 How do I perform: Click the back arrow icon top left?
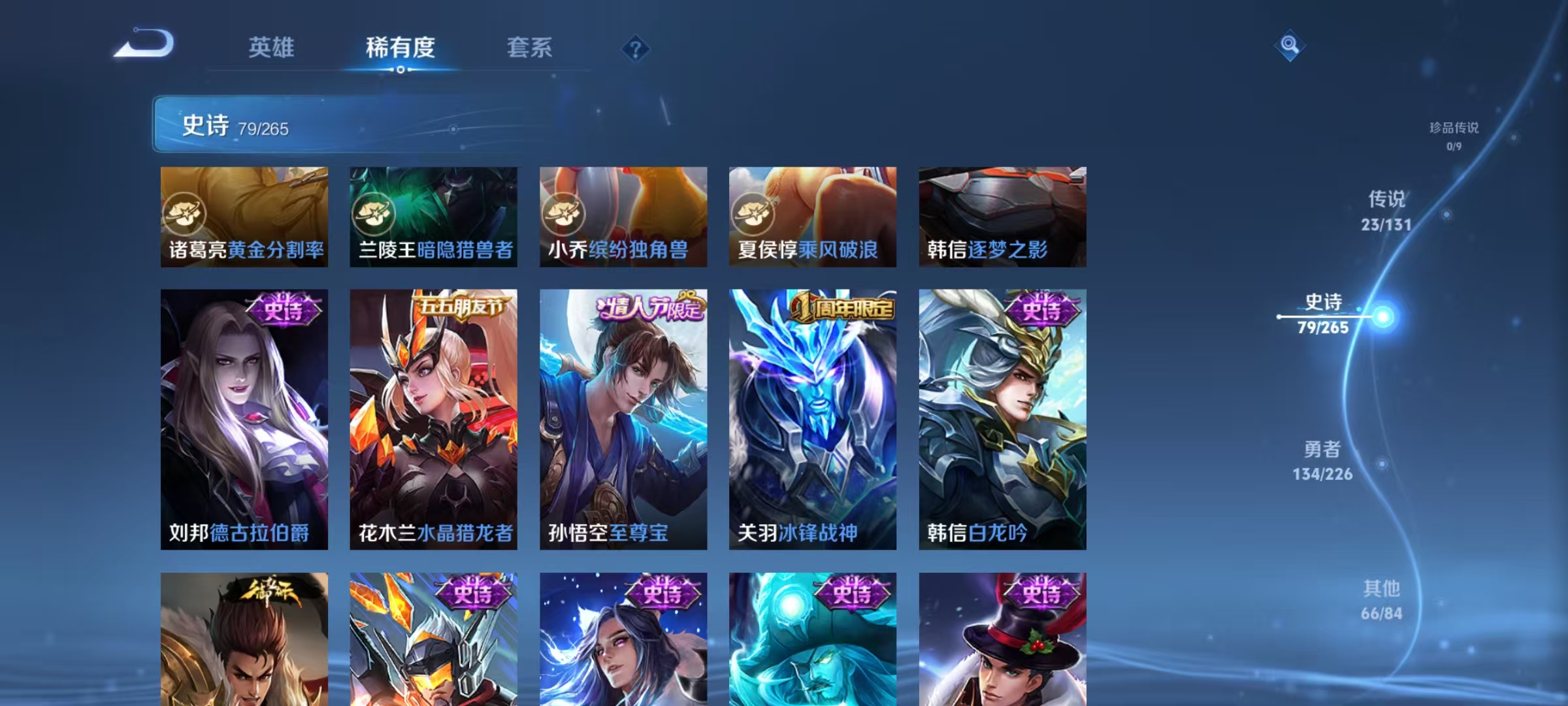(145, 42)
